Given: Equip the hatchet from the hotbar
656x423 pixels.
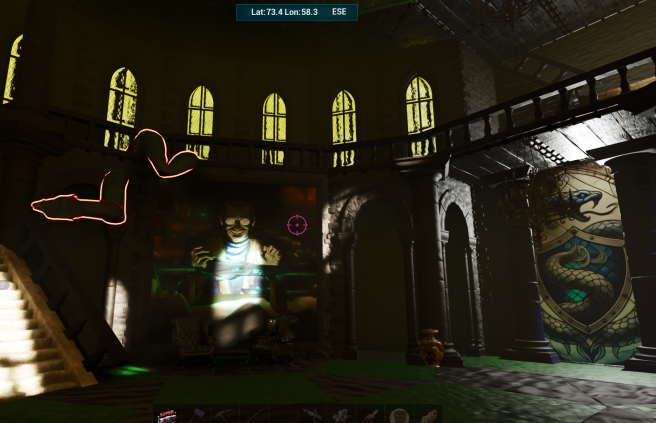Looking at the screenshot, I should click(197, 415).
